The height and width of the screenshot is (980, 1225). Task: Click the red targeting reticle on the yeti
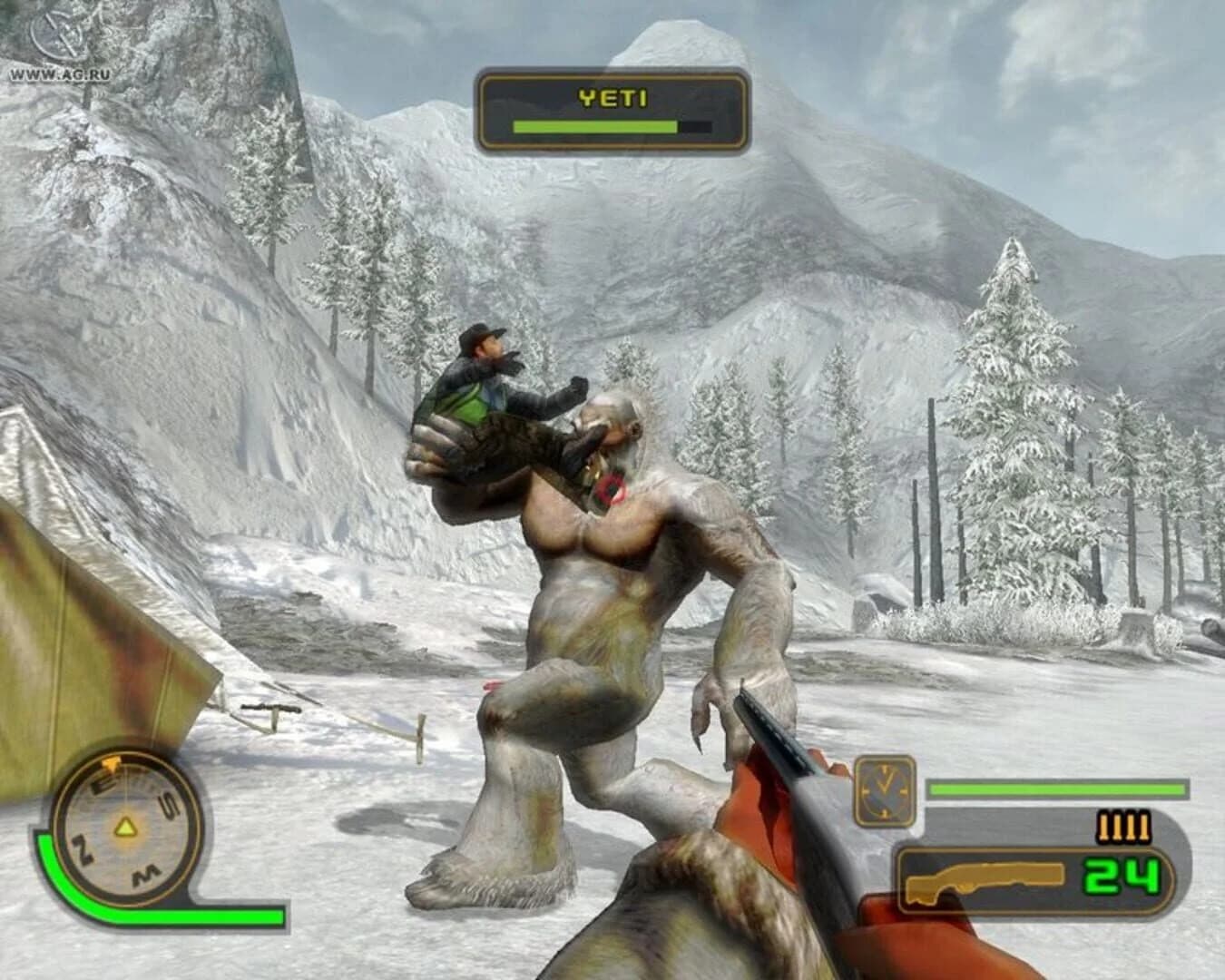tap(610, 490)
